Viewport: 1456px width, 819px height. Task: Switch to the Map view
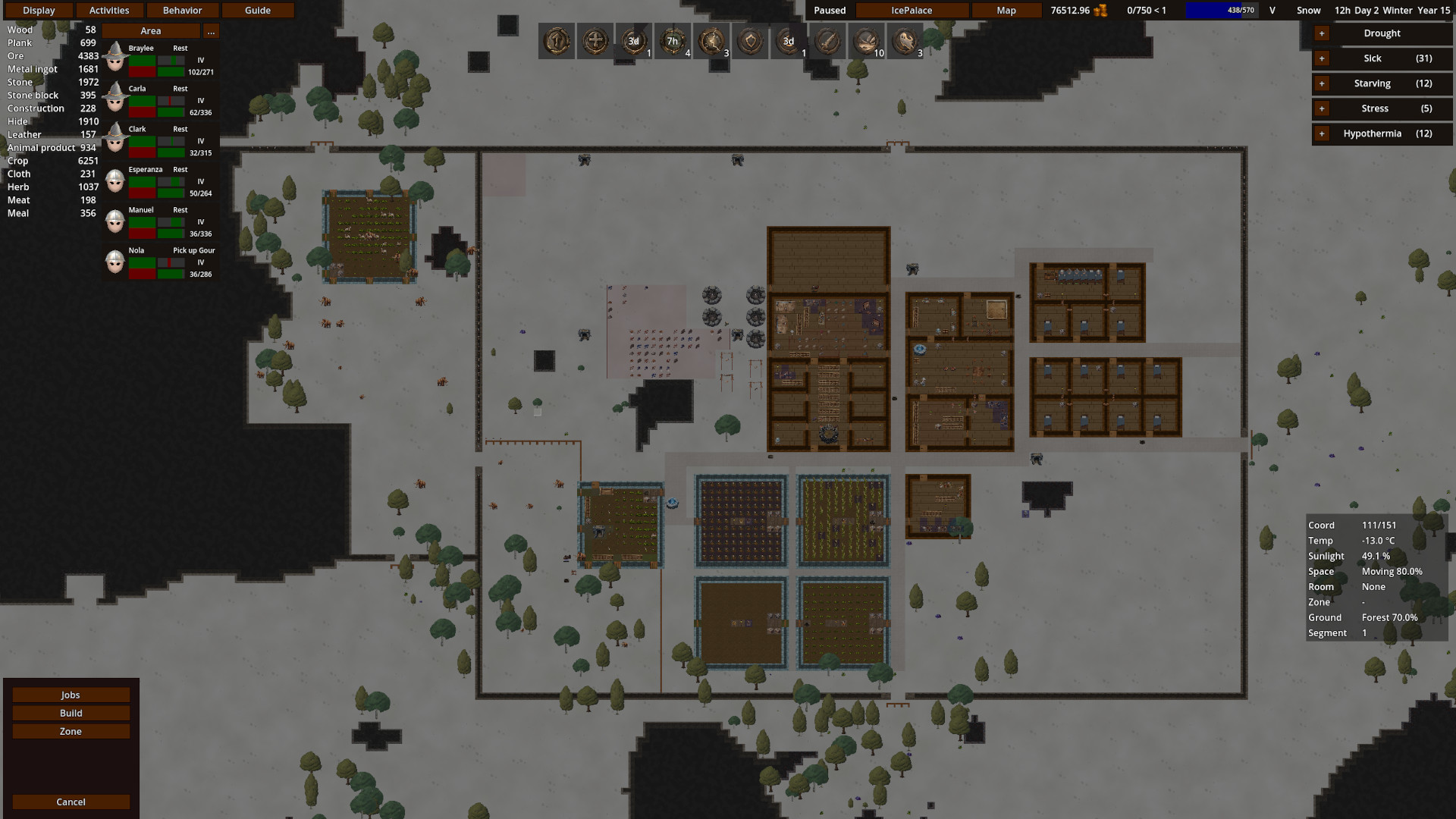[1006, 10]
